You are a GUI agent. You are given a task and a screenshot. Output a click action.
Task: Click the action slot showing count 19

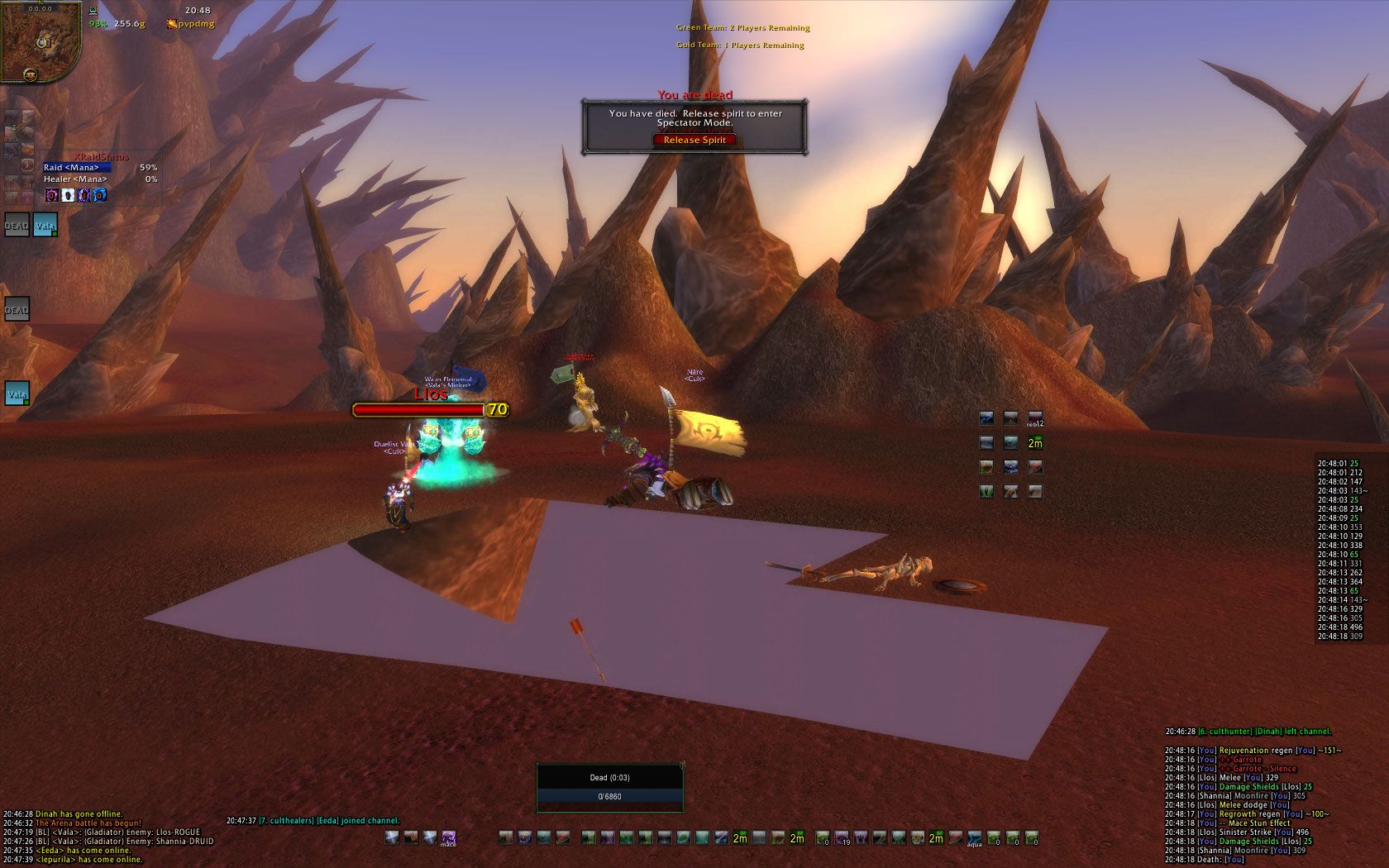(x=842, y=838)
